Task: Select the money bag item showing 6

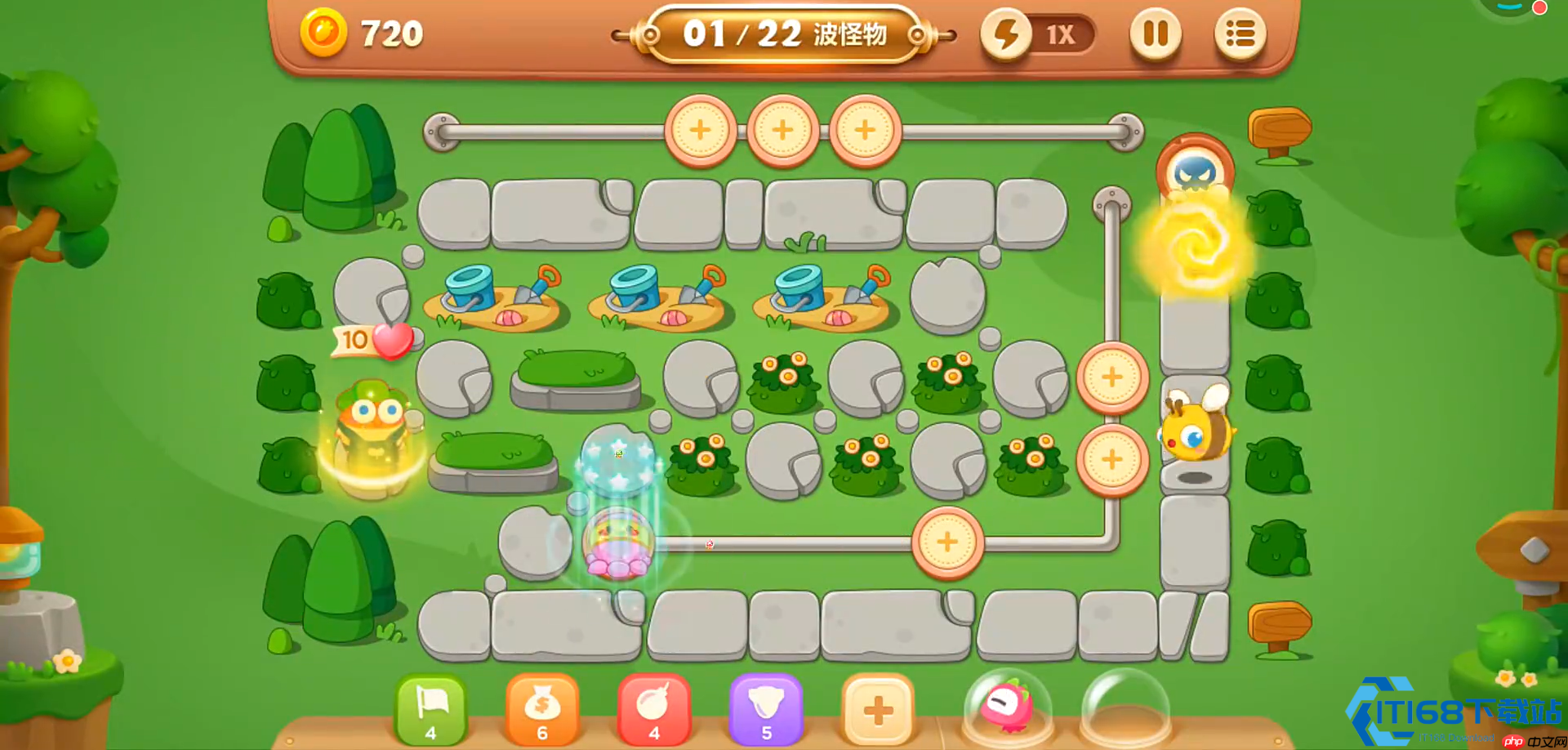Action: tap(543, 711)
